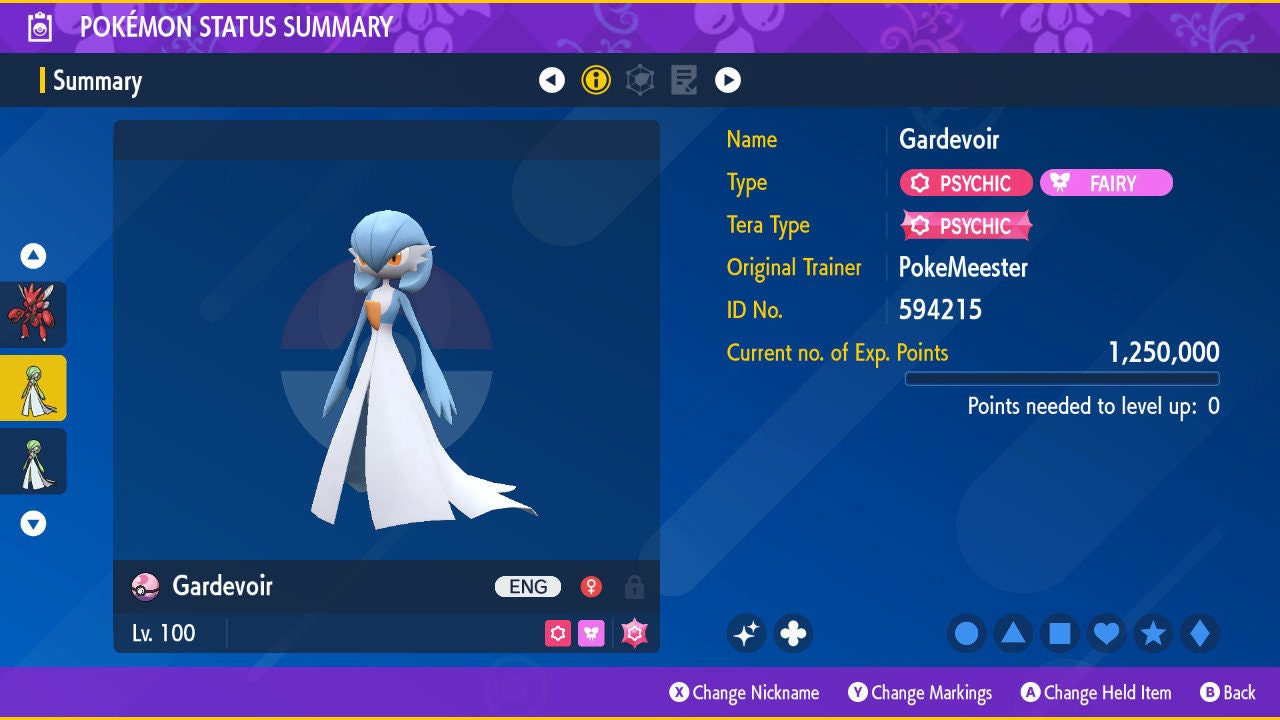
Task: Click the clover mark icon
Action: coord(793,633)
